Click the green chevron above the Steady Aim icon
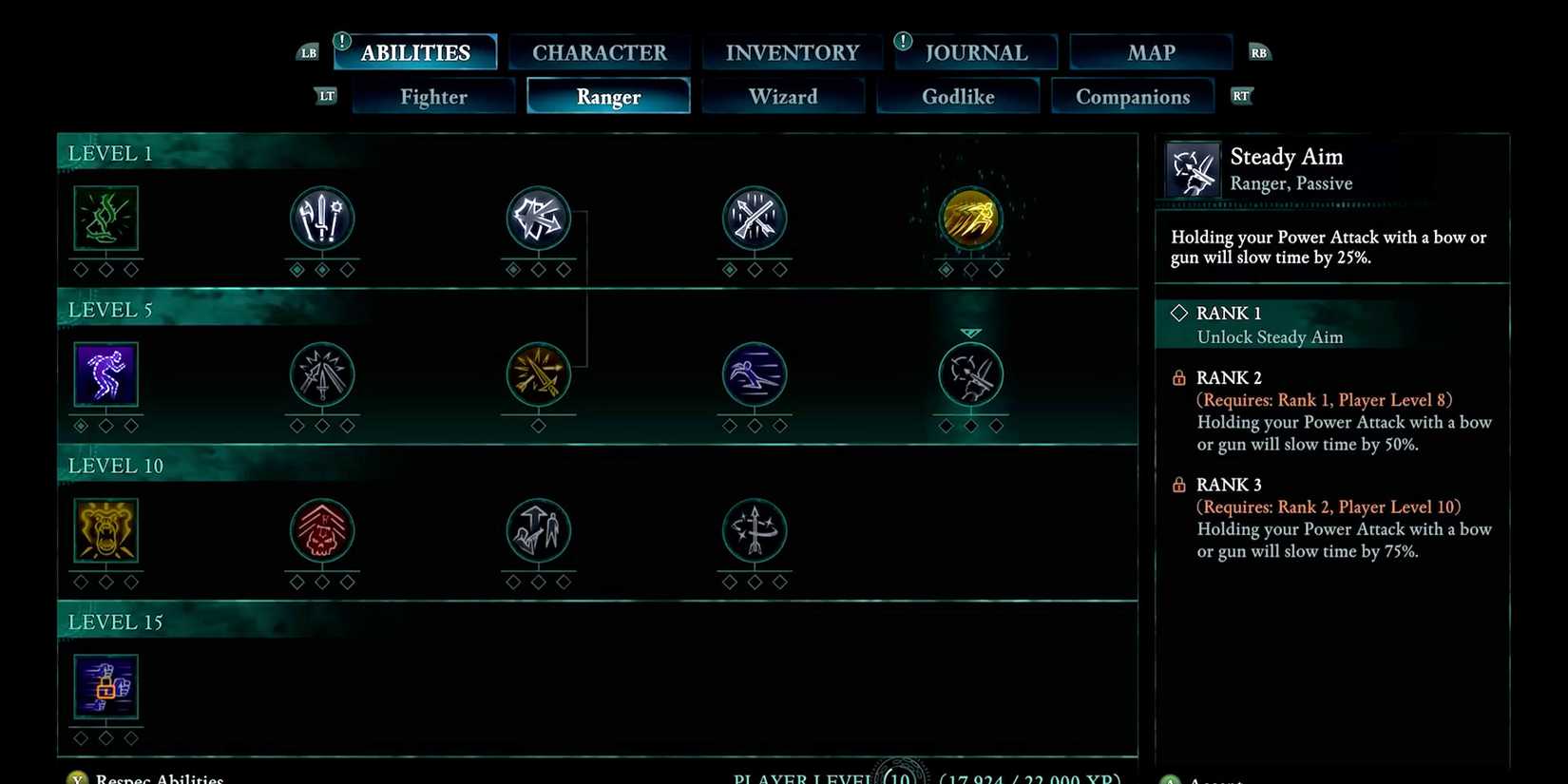 (x=970, y=332)
